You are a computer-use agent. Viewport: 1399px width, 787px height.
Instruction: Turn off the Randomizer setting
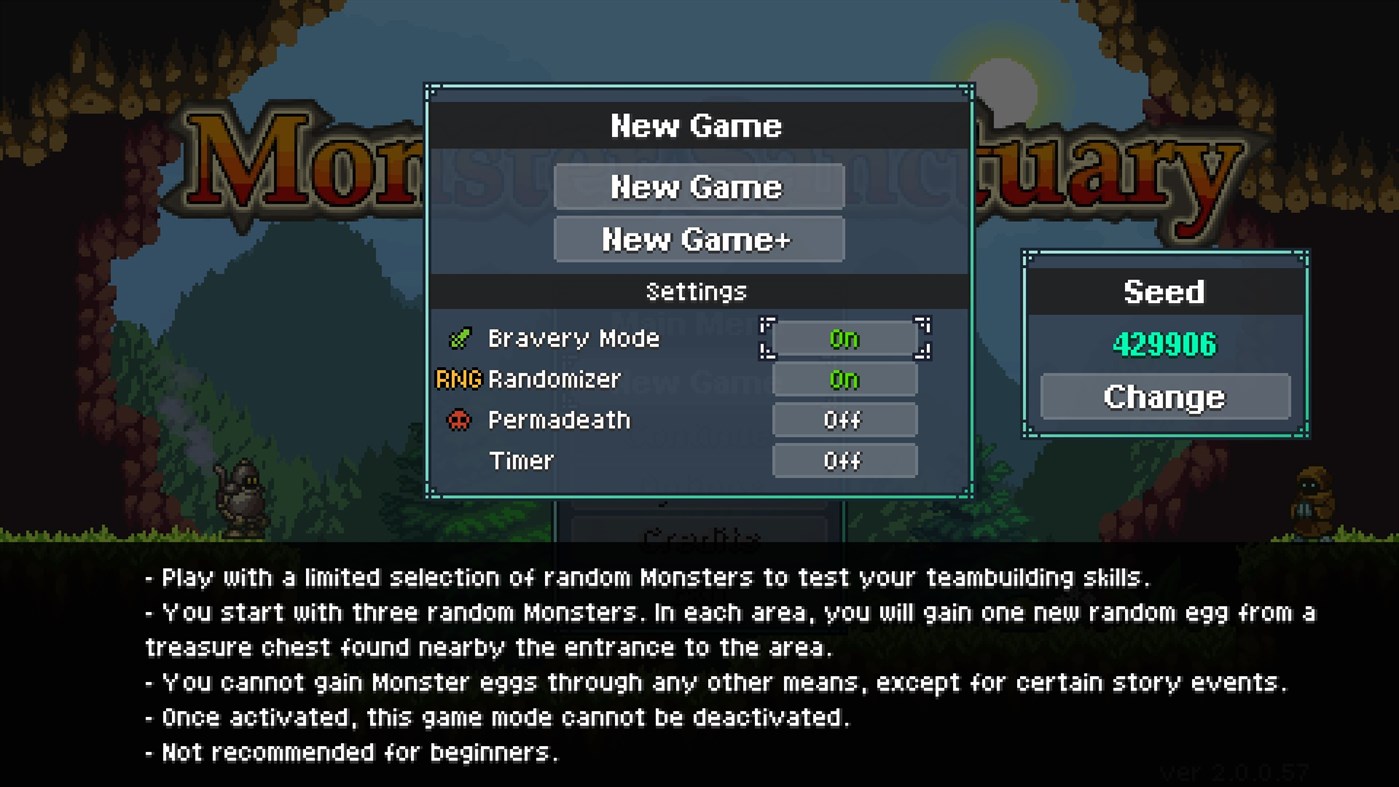click(x=845, y=379)
